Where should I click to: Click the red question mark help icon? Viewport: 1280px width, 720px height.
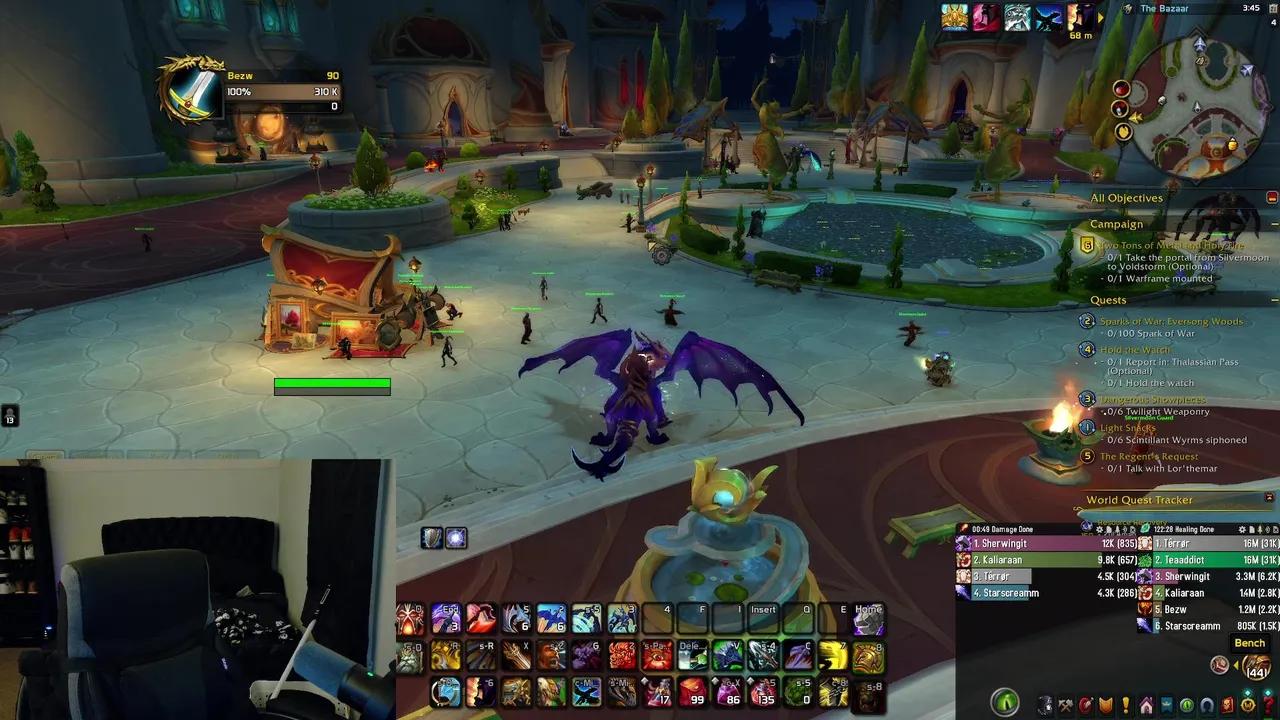[x=1269, y=706]
